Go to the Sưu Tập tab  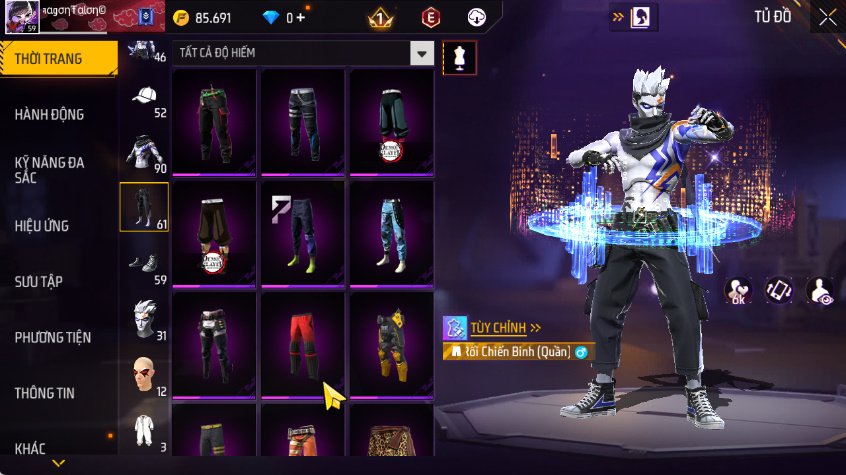pos(38,281)
